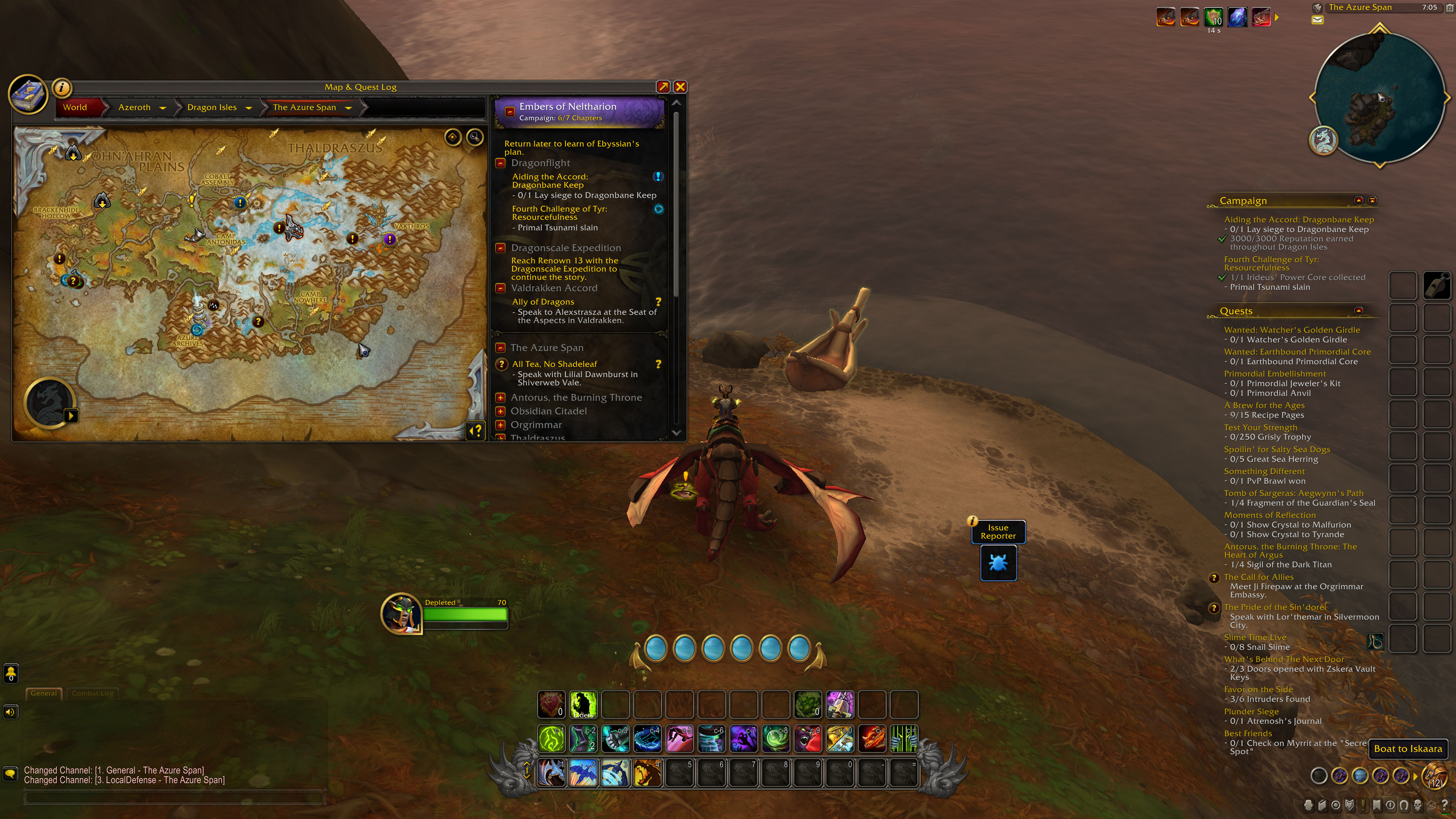Image resolution: width=1456 pixels, height=819 pixels.
Task: Expand the Orgrimmar quest category
Action: 500,425
